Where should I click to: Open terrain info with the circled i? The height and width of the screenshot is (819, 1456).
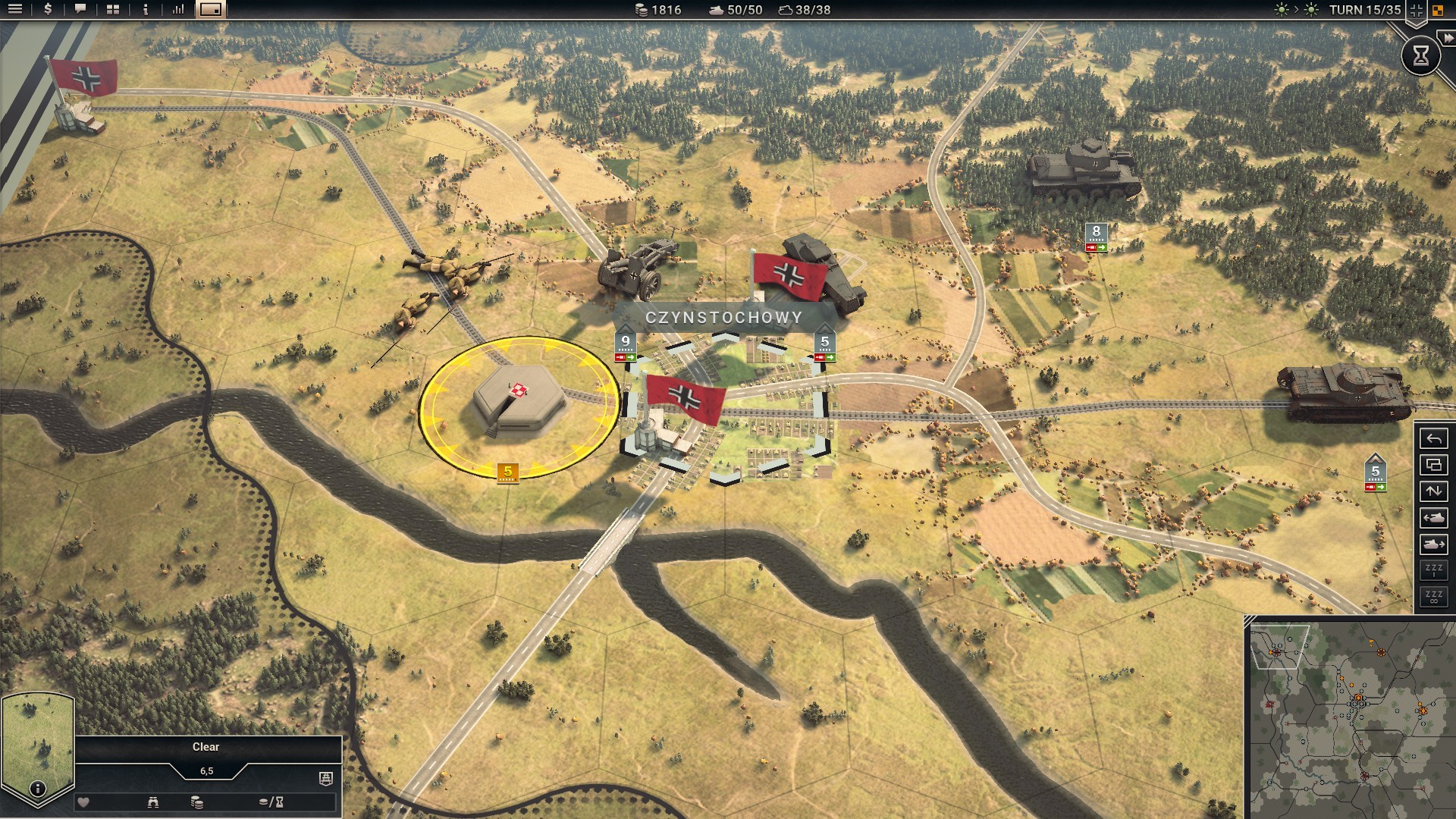click(37, 789)
